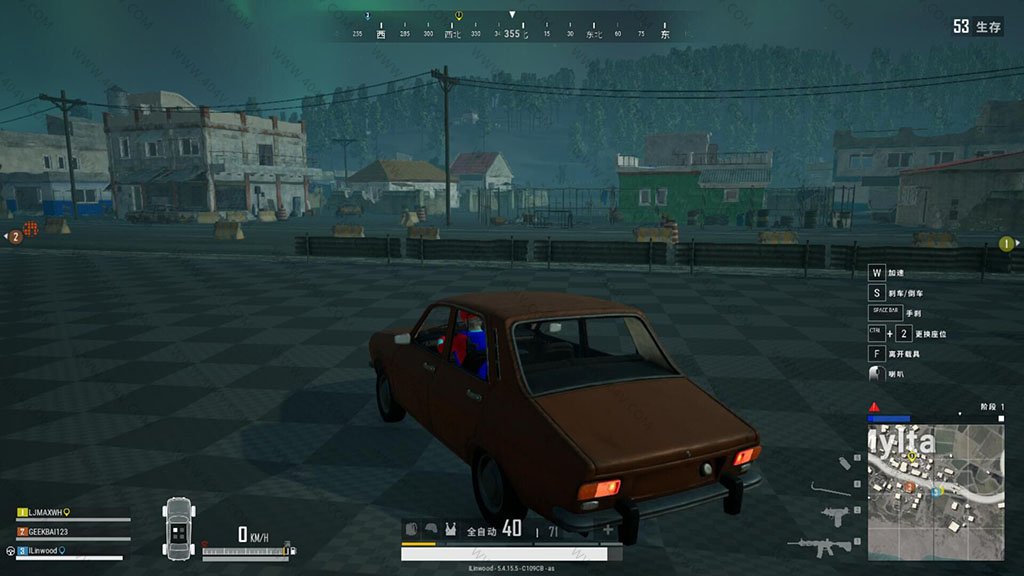Click the helmet status icon
Image resolution: width=1024 pixels, height=576 pixels.
(x=431, y=530)
